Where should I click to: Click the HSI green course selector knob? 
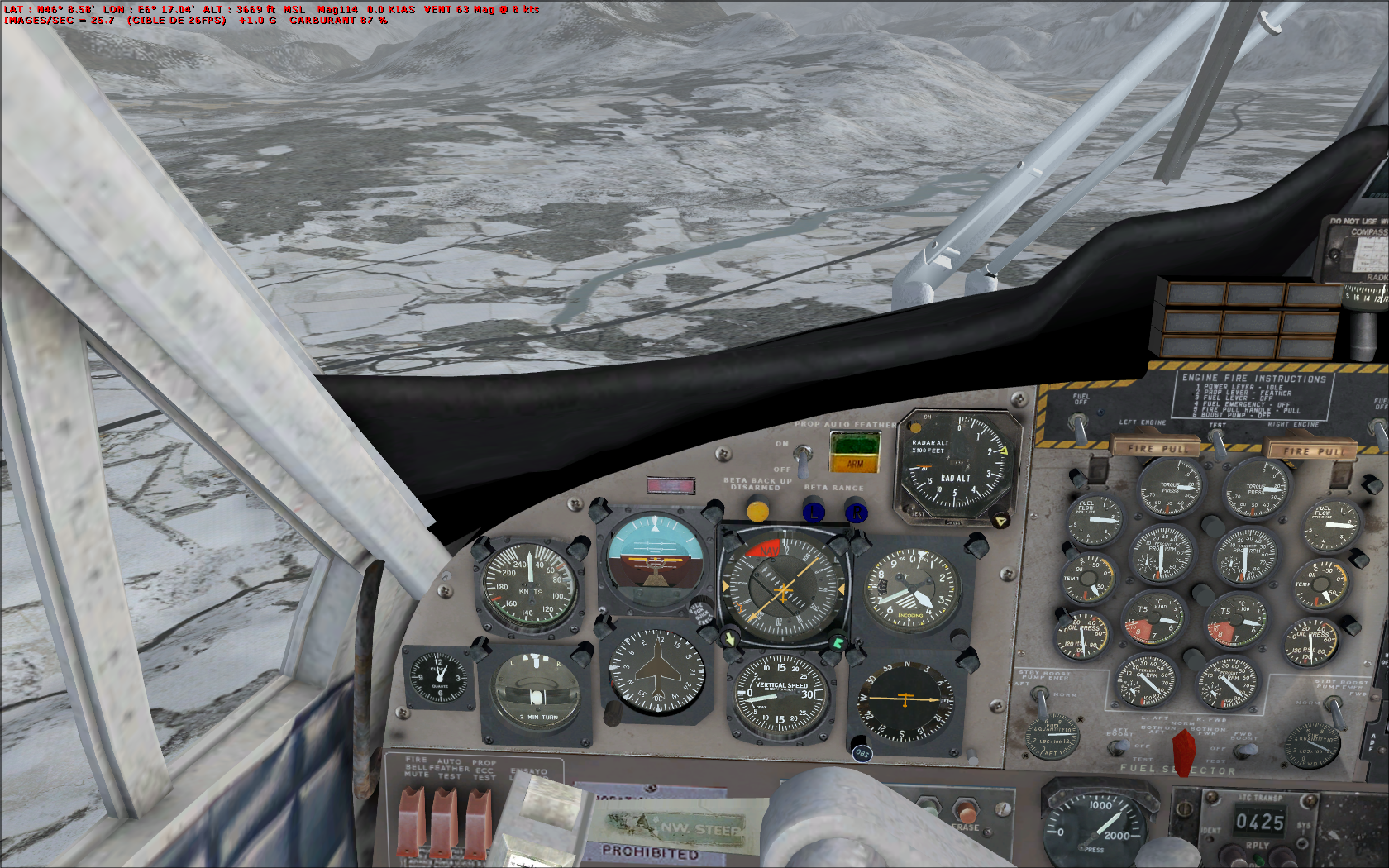tap(838, 642)
